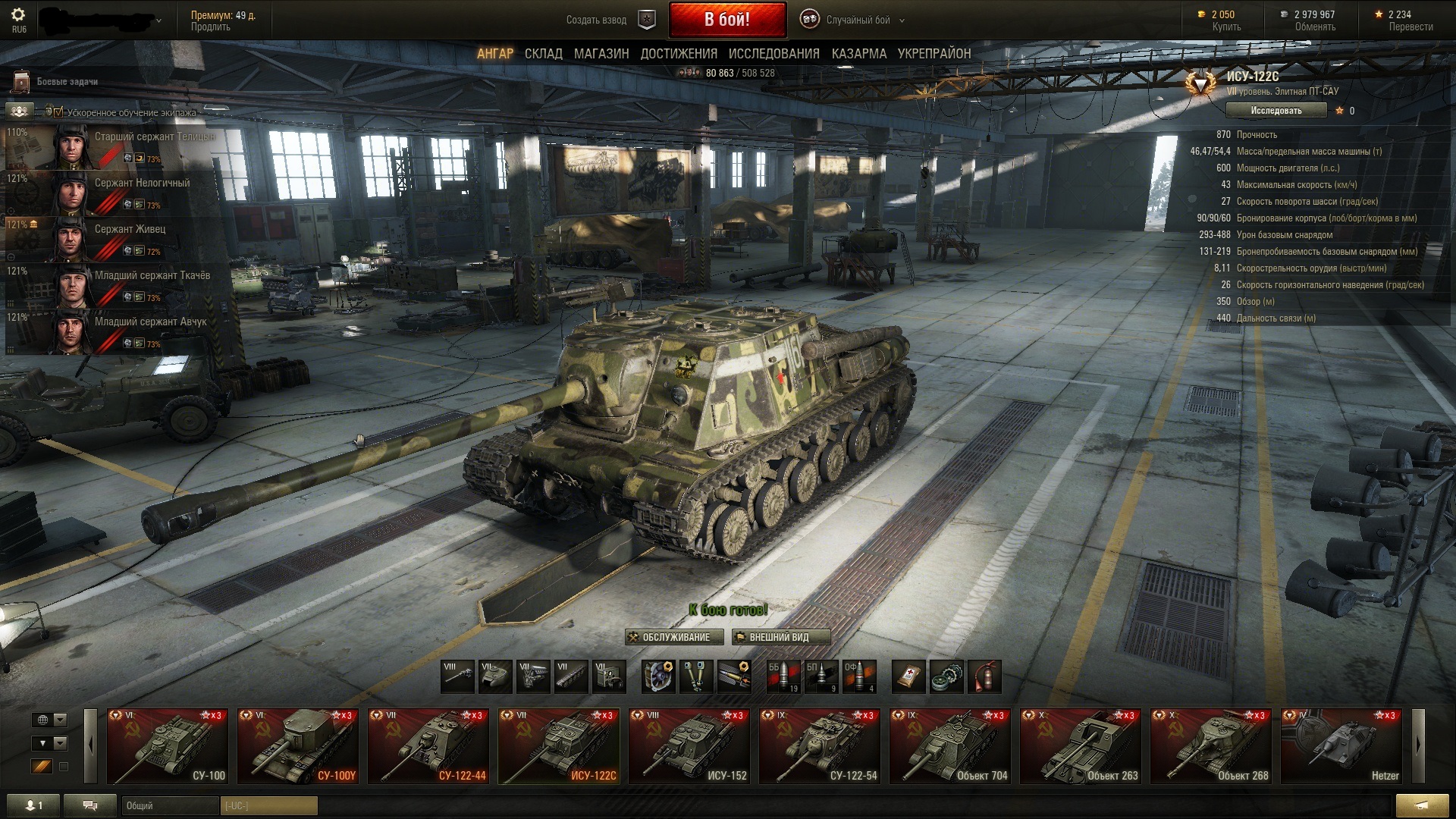The height and width of the screenshot is (819, 1456).
Task: Open the ИССЛЕДОВАНИЯ tab
Action: click(773, 54)
